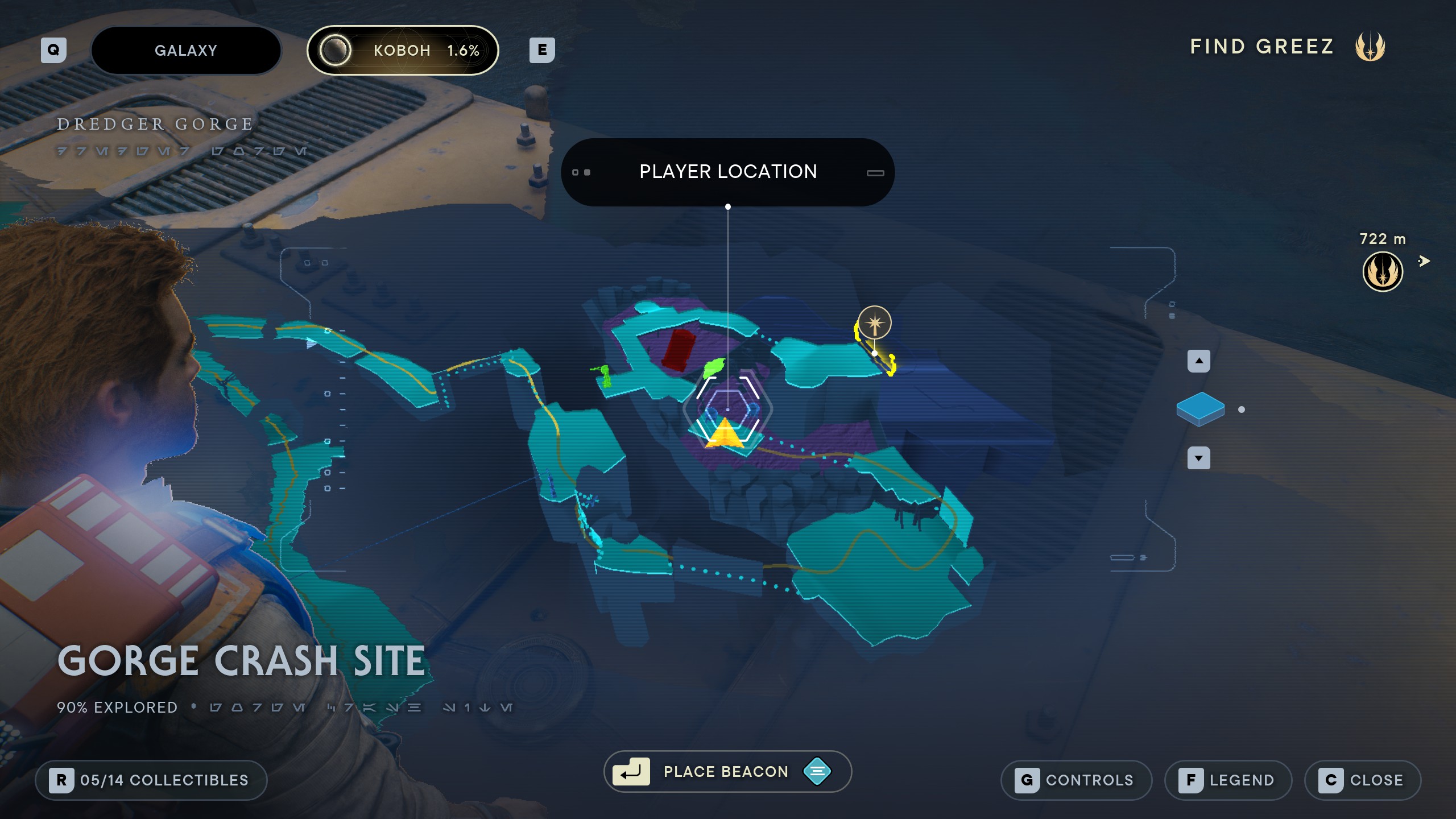This screenshot has height=819, width=1456.
Task: Select the objective distance marker icon
Action: pyautogui.click(x=1383, y=272)
